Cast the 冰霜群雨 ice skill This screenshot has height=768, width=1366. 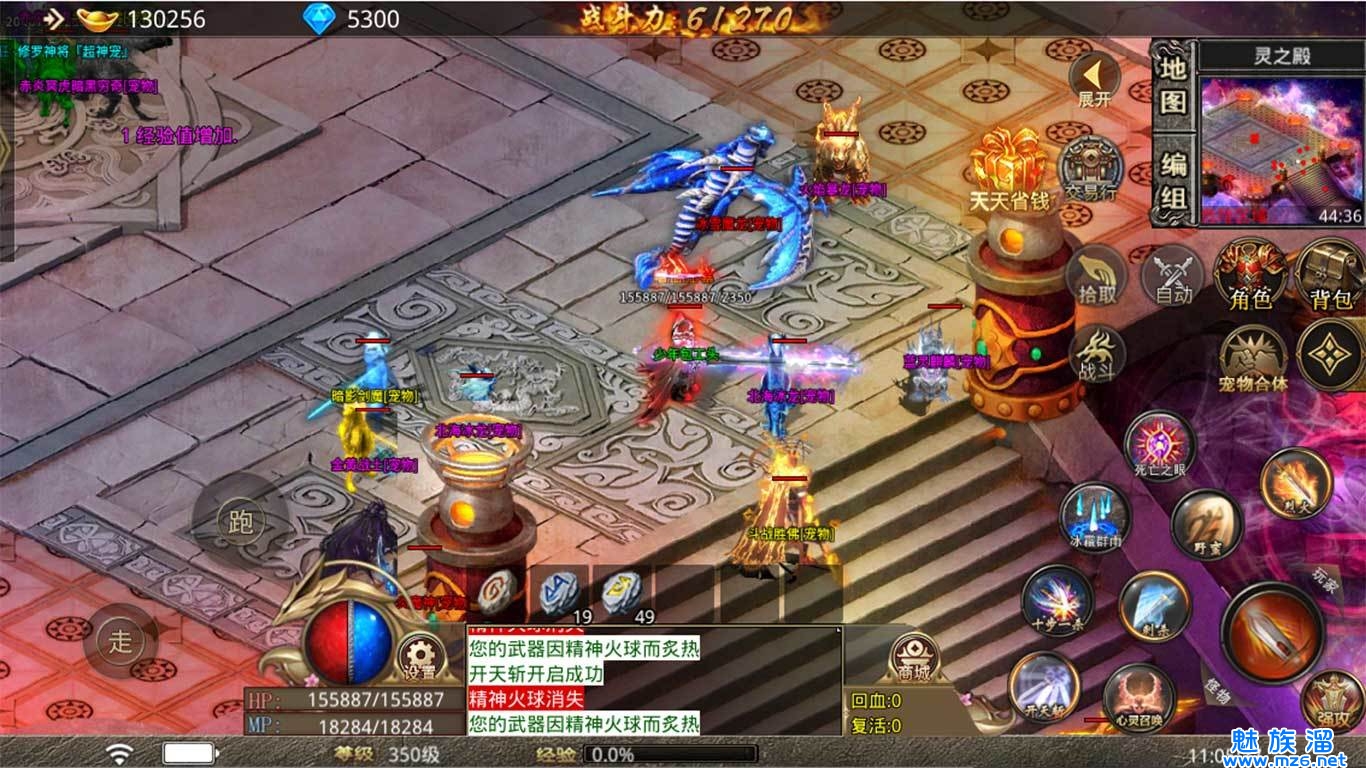pyautogui.click(x=1093, y=517)
